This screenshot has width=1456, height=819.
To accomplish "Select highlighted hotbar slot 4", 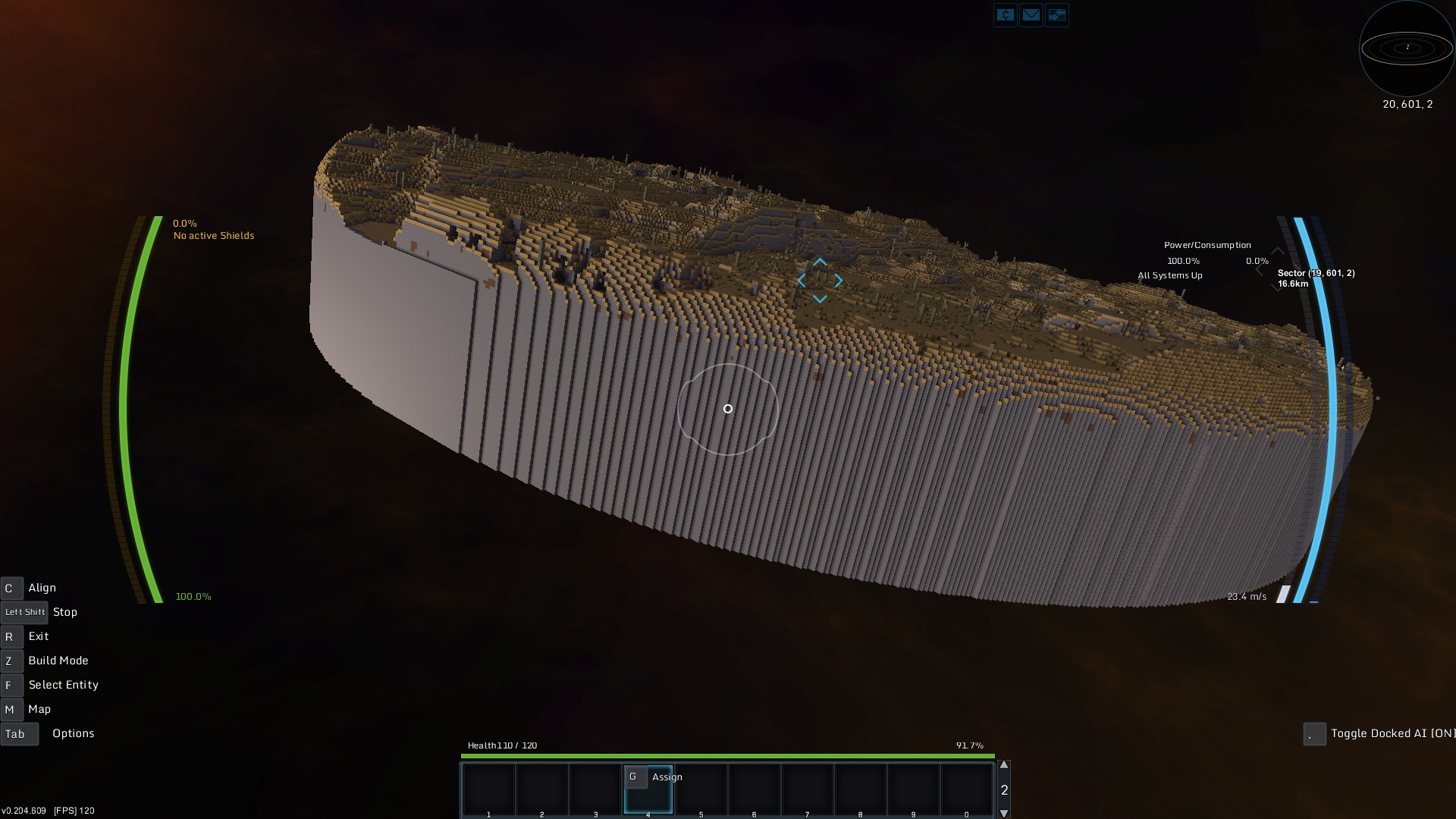I will [x=648, y=790].
